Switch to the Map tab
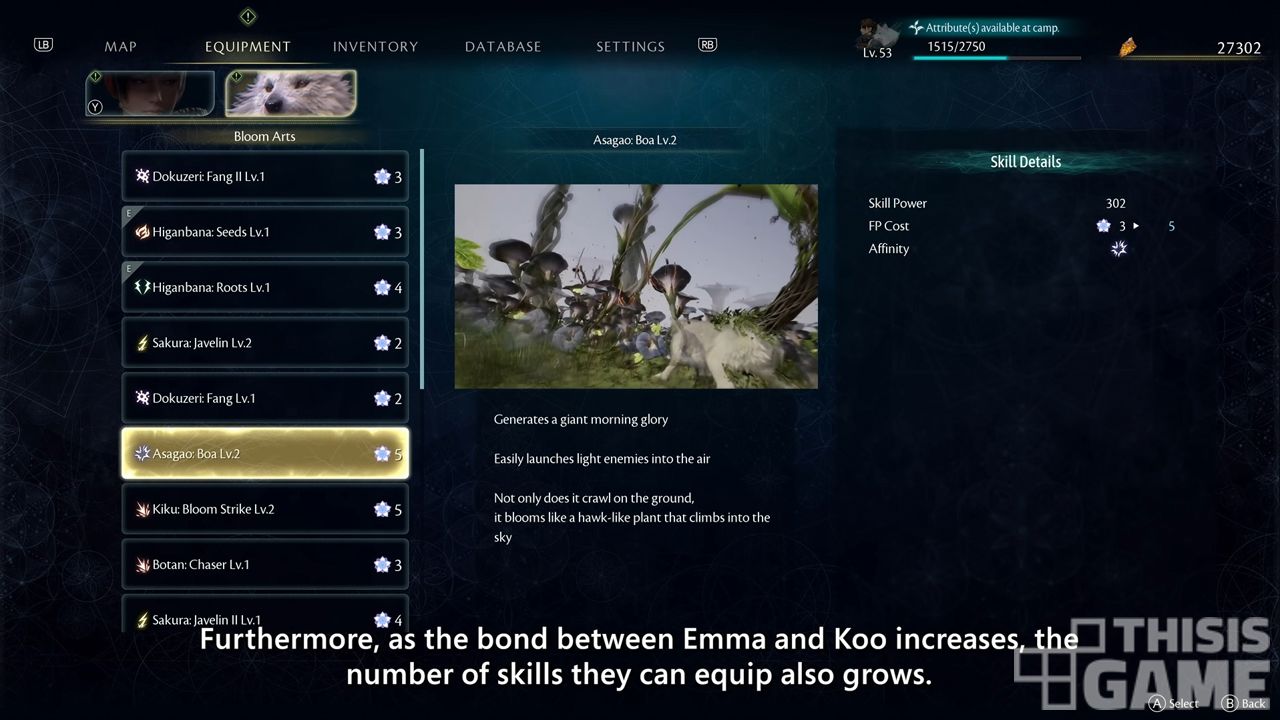 120,47
